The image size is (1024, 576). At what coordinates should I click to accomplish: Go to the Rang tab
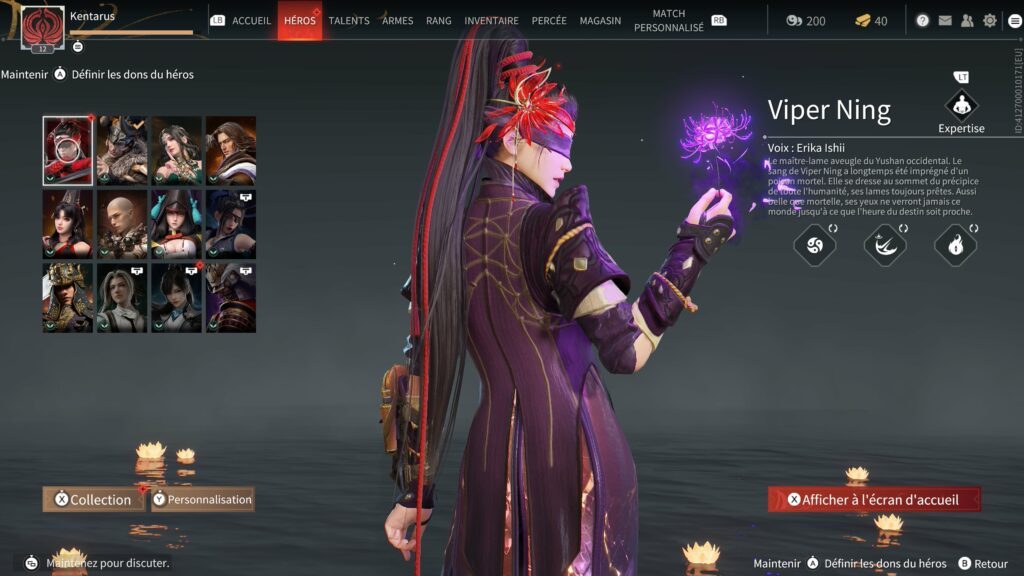(x=438, y=21)
